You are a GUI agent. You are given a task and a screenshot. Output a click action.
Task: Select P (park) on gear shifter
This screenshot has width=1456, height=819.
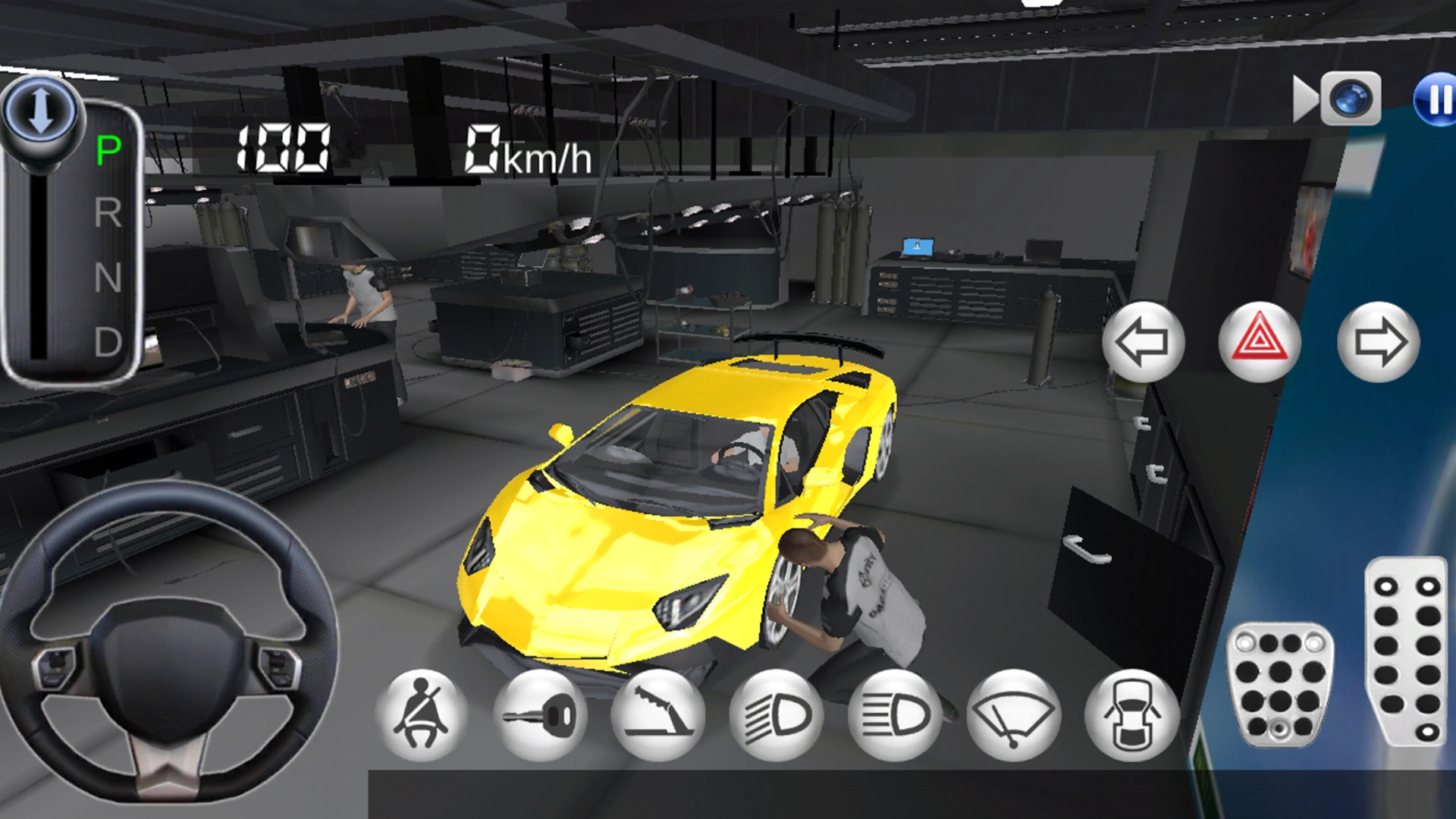(108, 150)
